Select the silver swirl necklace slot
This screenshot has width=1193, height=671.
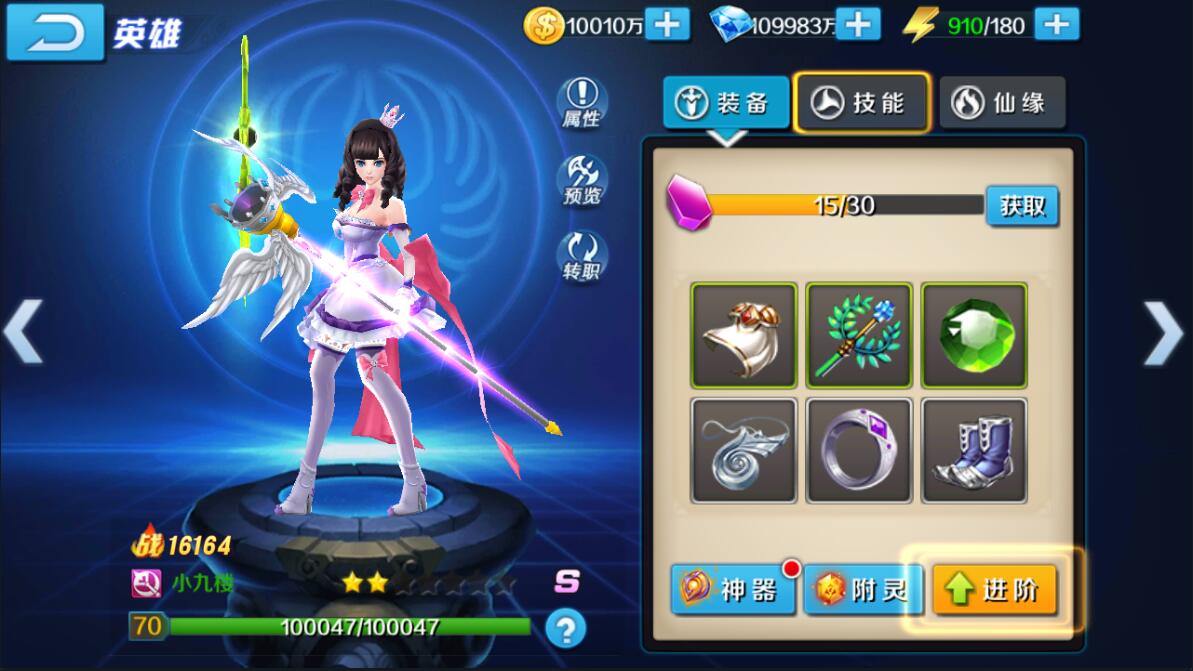[x=744, y=450]
